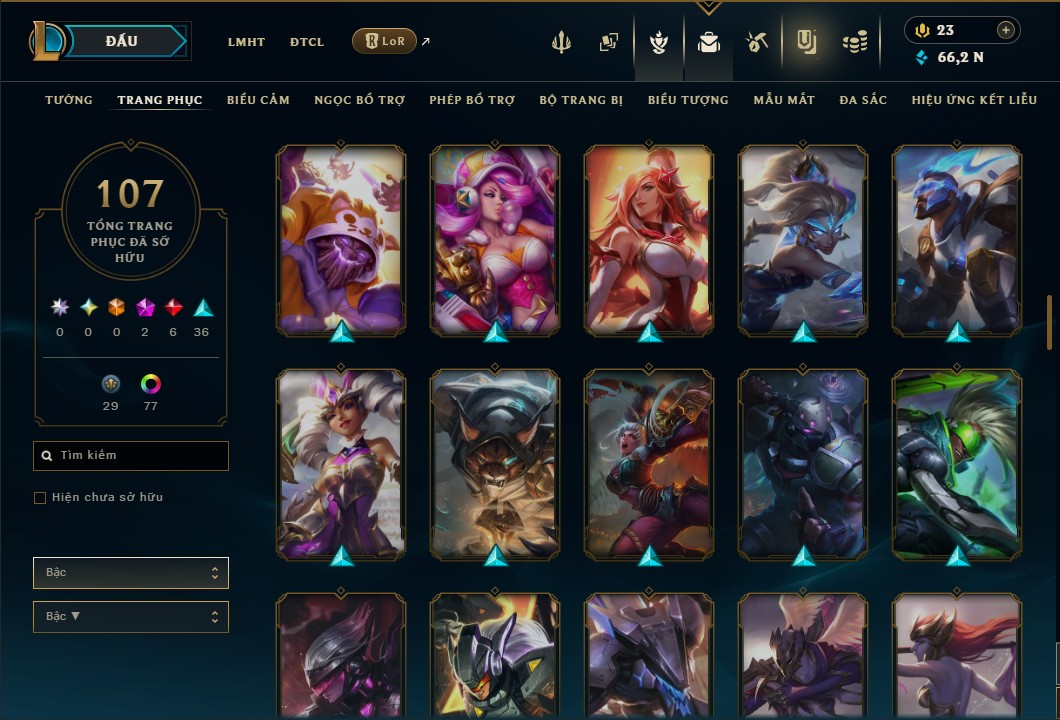The width and height of the screenshot is (1060, 720).
Task: Open the trident Clash icon
Action: (x=562, y=42)
